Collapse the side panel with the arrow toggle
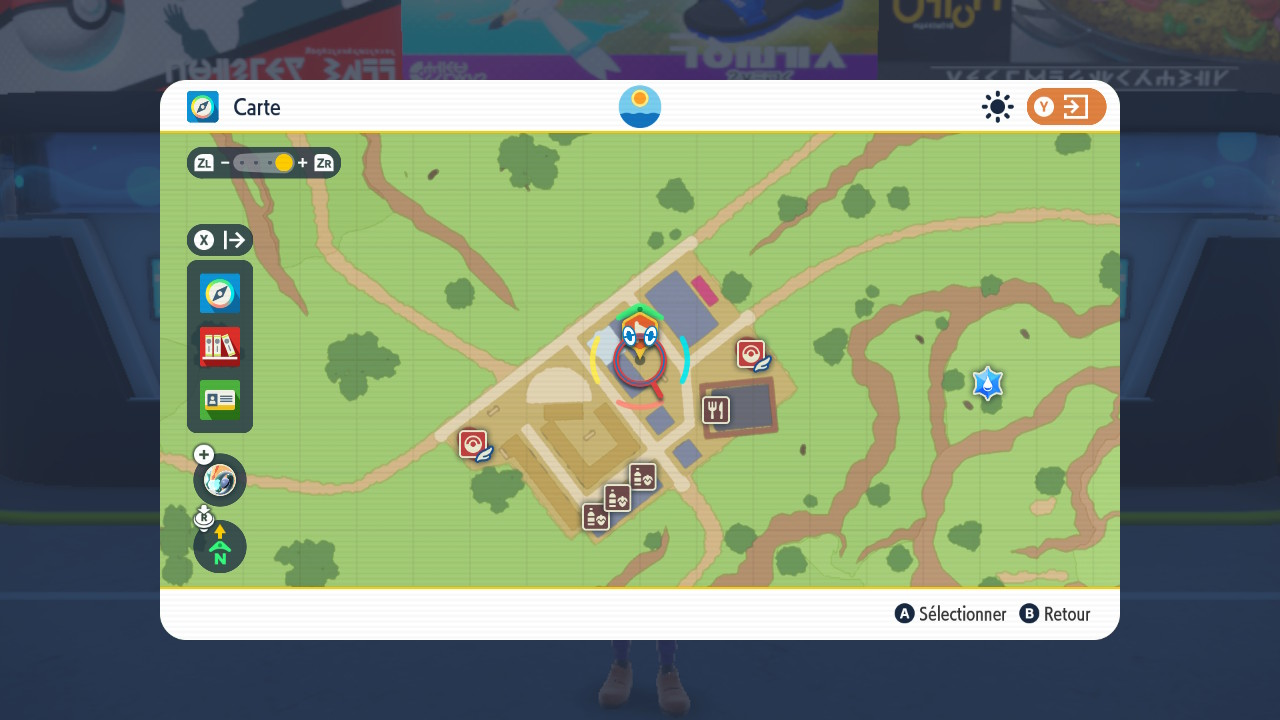The height and width of the screenshot is (720, 1280). pyautogui.click(x=220, y=240)
